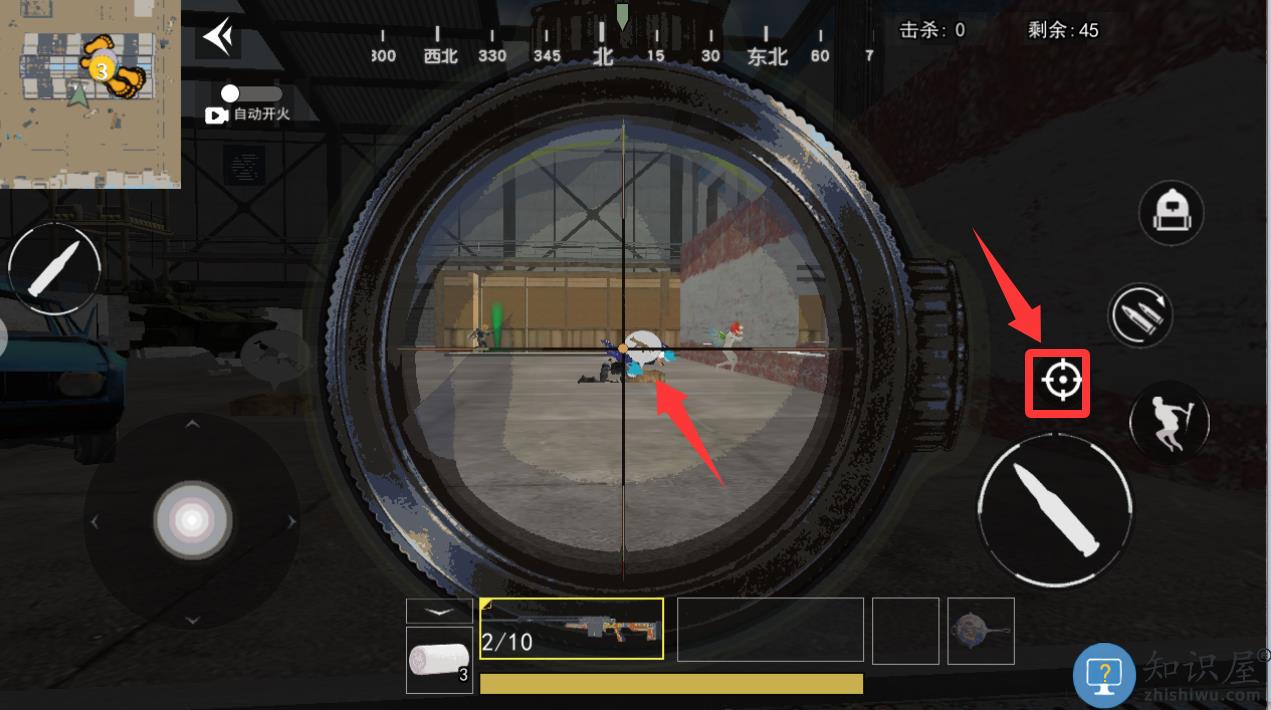1271x710 pixels.
Task: Click the back arrow icon
Action: [x=218, y=38]
